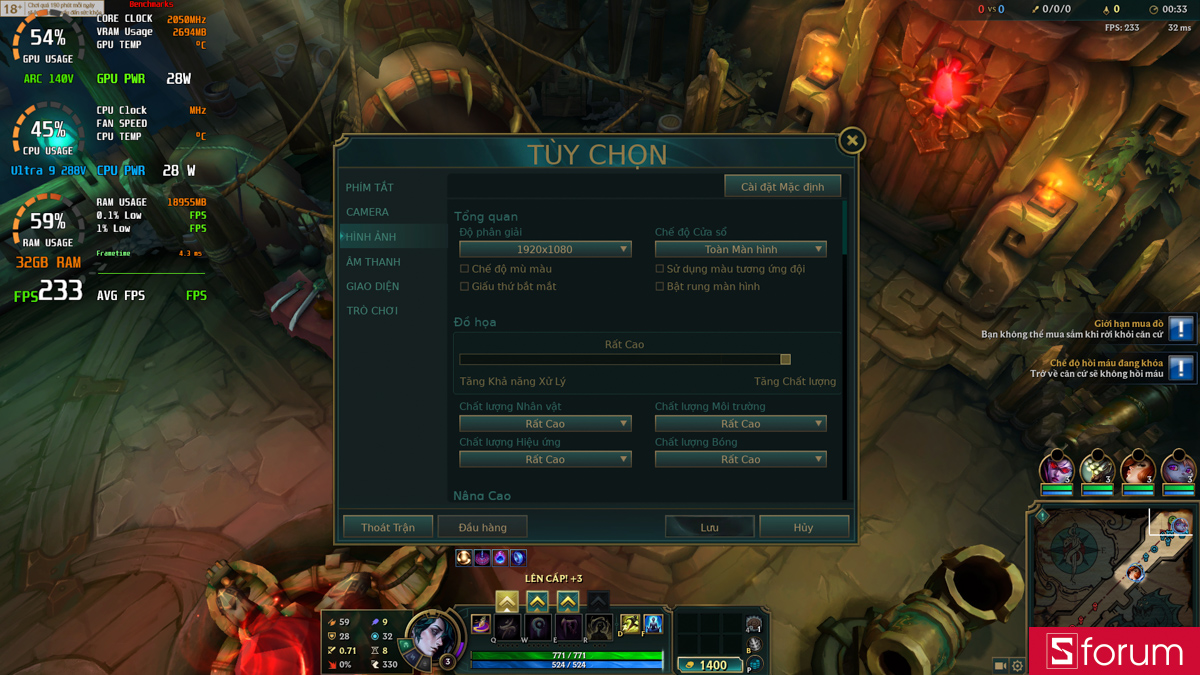Open the Chất lượng Bóng dropdown
Viewport: 1200px width, 675px height.
tap(740, 460)
